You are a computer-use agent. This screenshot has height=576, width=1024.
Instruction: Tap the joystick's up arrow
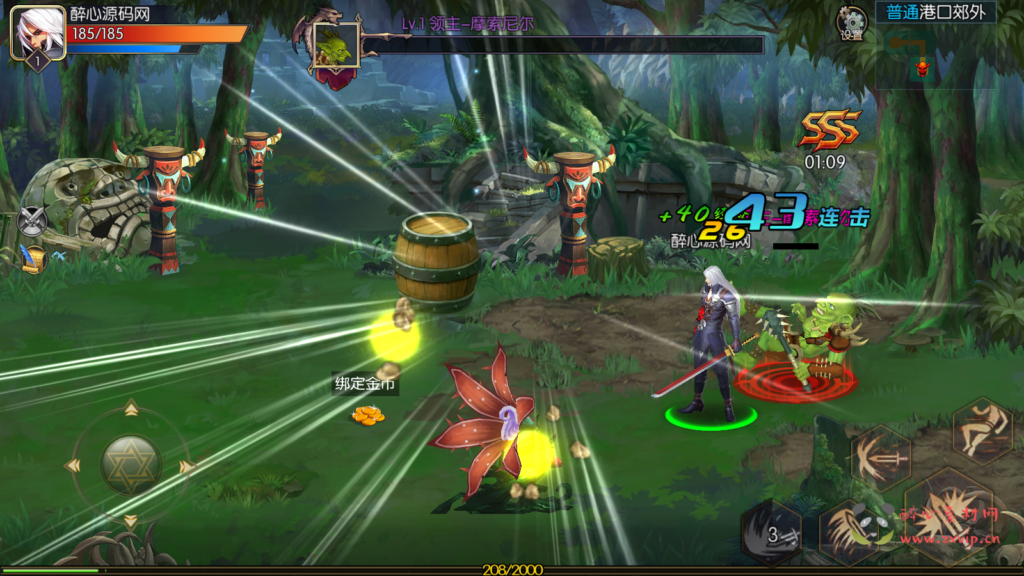pos(130,409)
